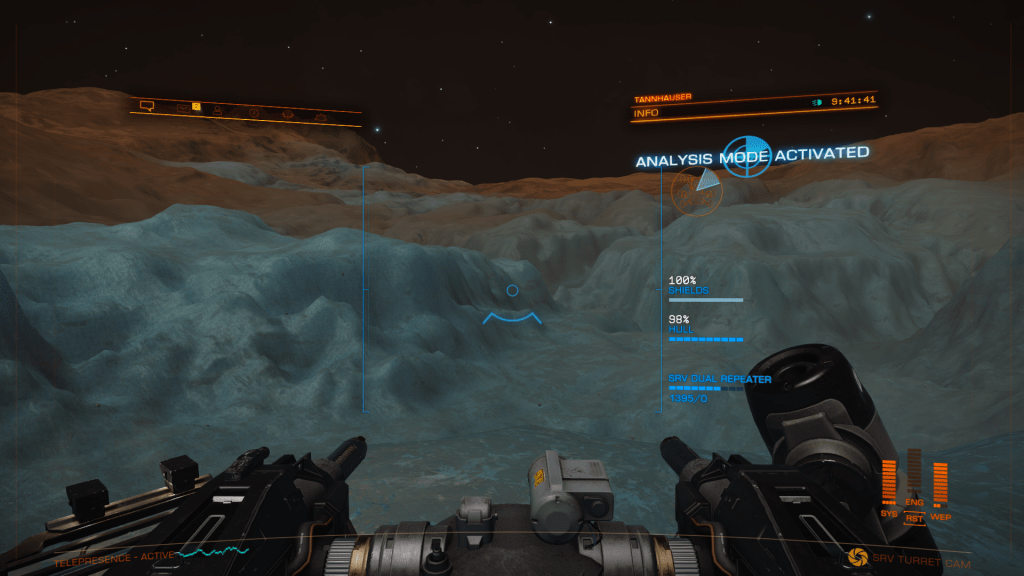Open the clock history icon
The height and width of the screenshot is (576, 1024).
click(254, 112)
